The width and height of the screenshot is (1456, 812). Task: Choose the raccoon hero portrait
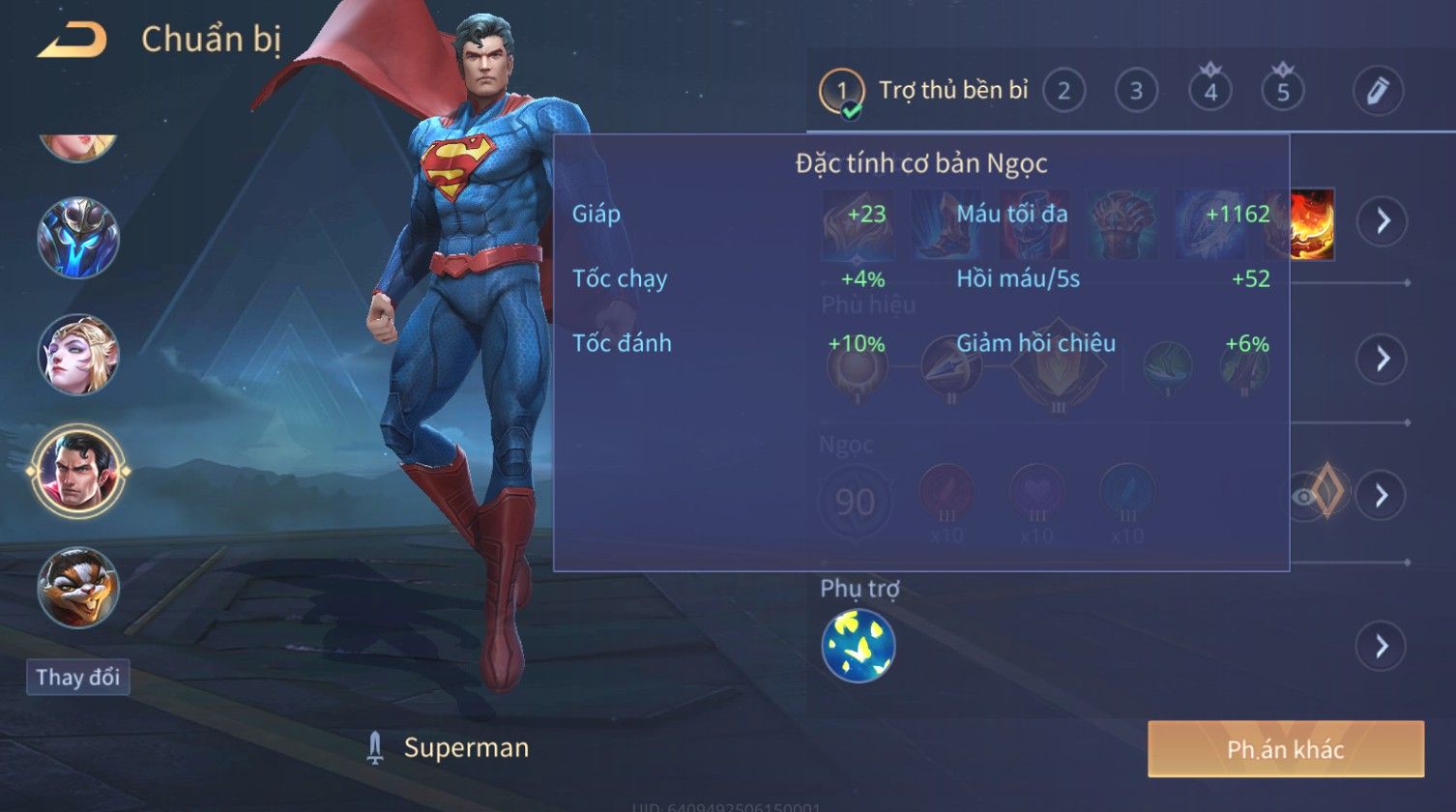coord(77,588)
